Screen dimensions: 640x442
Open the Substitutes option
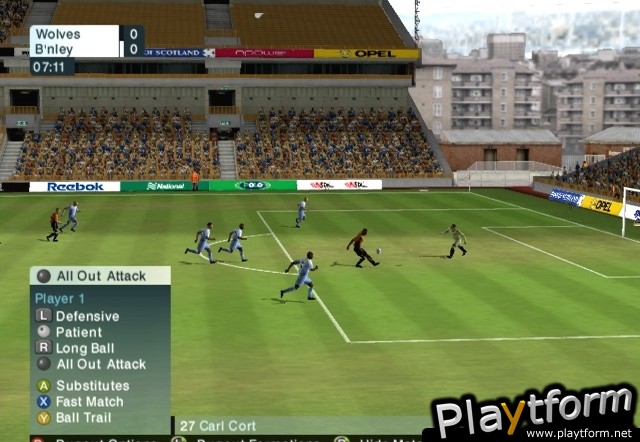click(92, 386)
